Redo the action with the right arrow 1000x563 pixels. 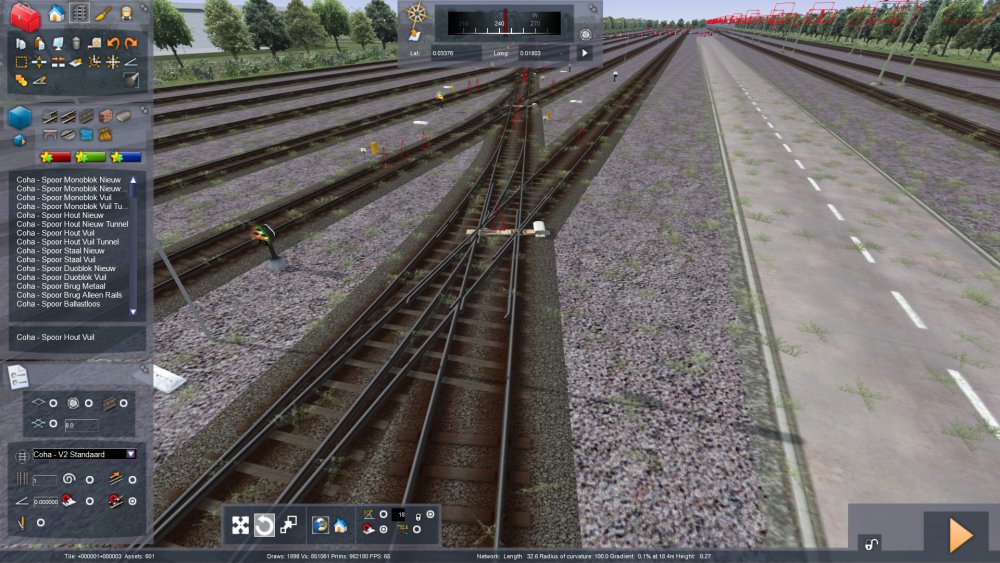click(x=131, y=43)
